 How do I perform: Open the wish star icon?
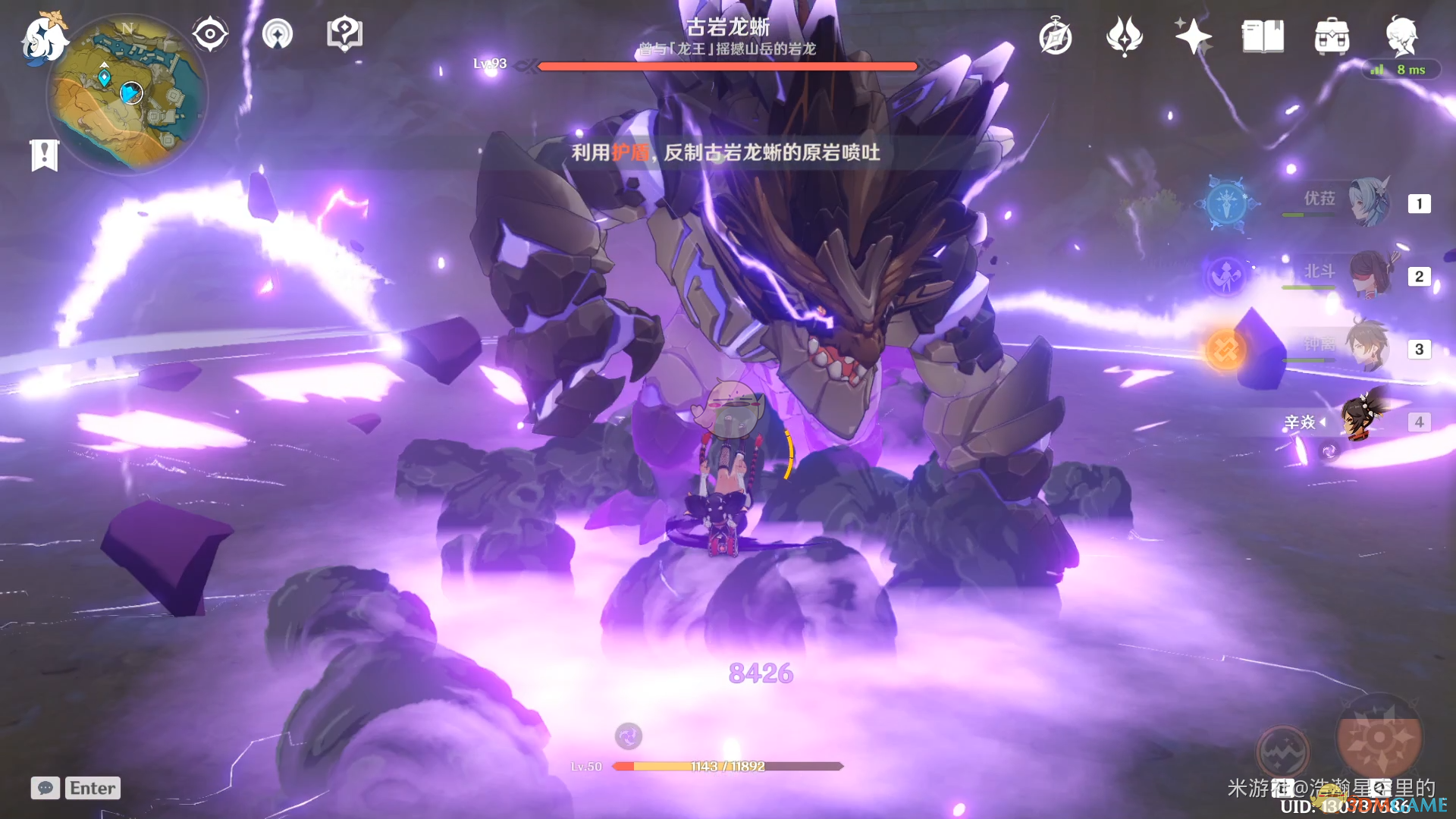pyautogui.click(x=1193, y=36)
